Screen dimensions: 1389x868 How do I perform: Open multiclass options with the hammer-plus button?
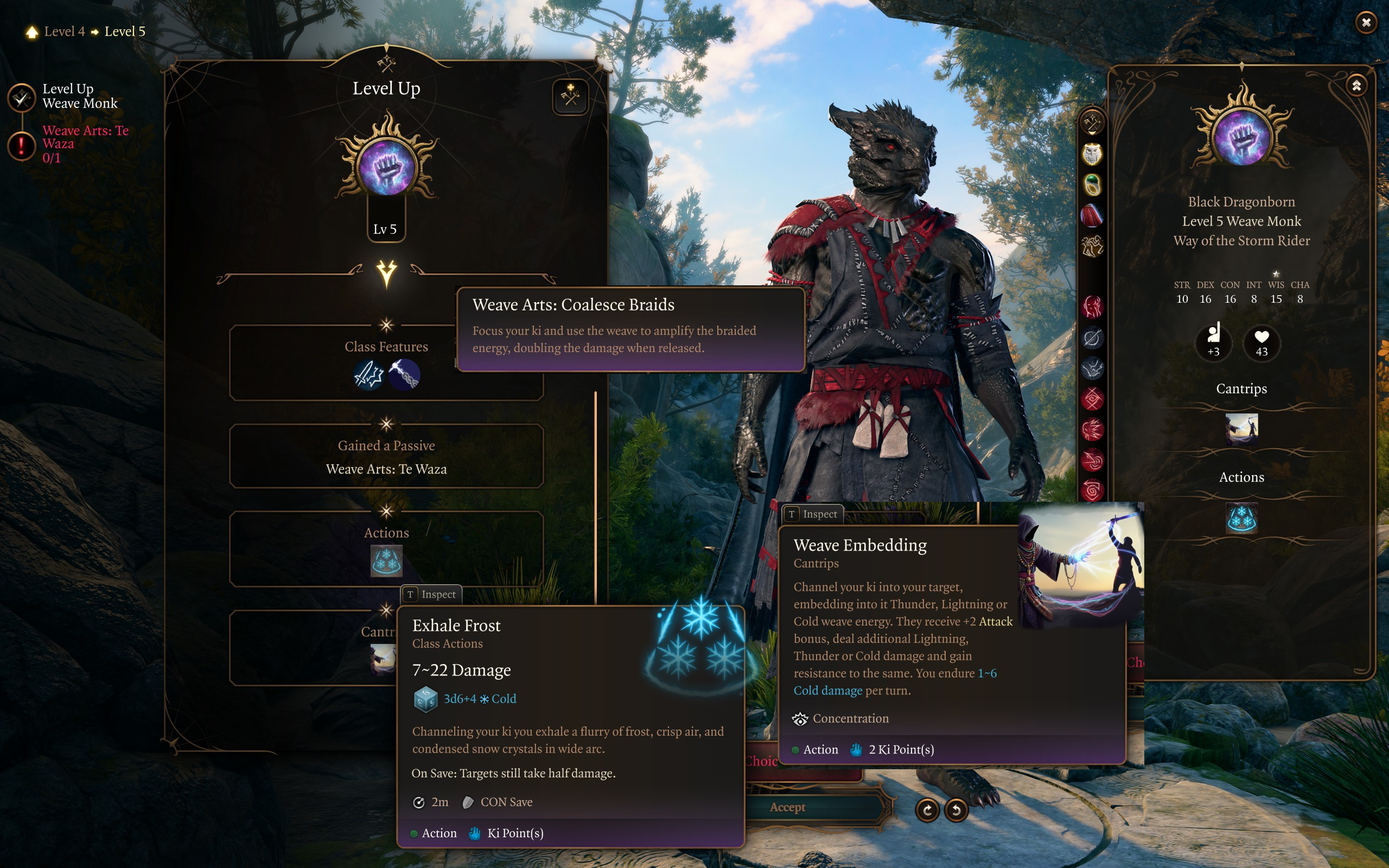(570, 97)
